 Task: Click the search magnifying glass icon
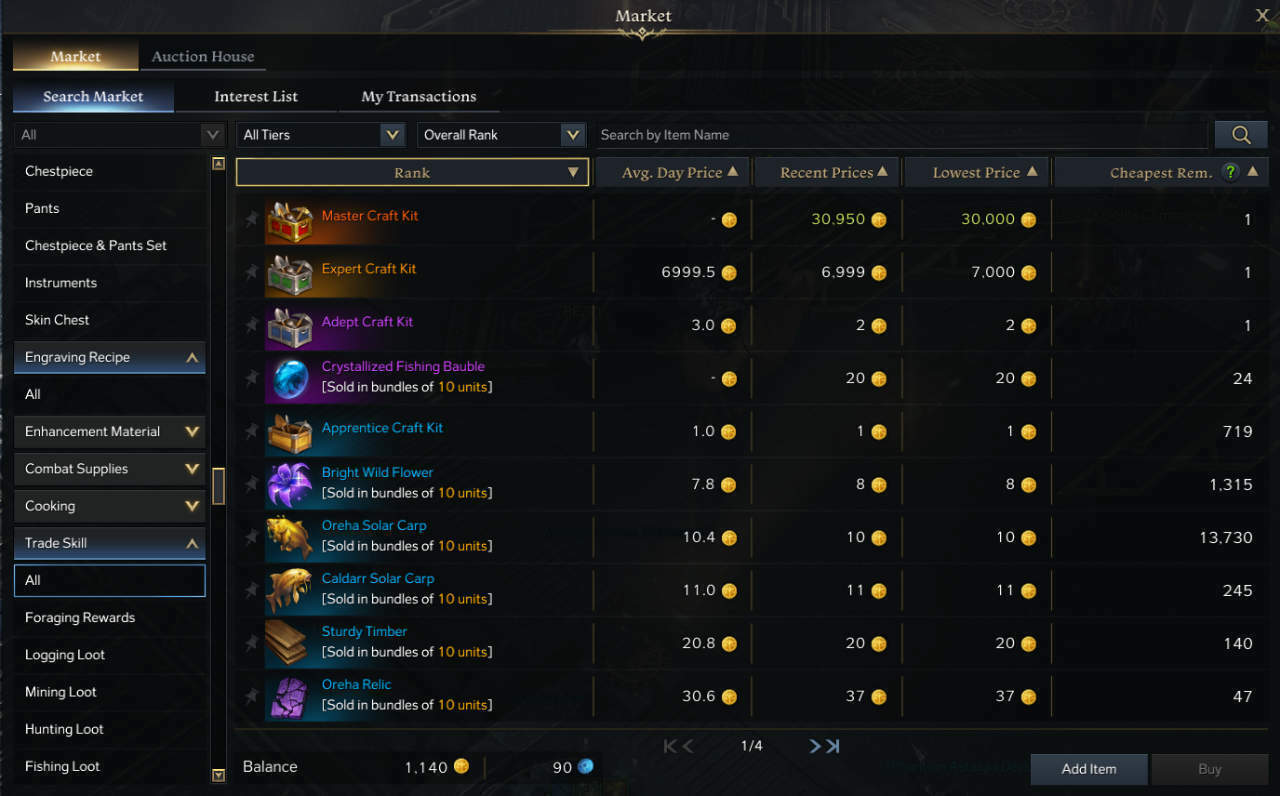pos(1240,134)
